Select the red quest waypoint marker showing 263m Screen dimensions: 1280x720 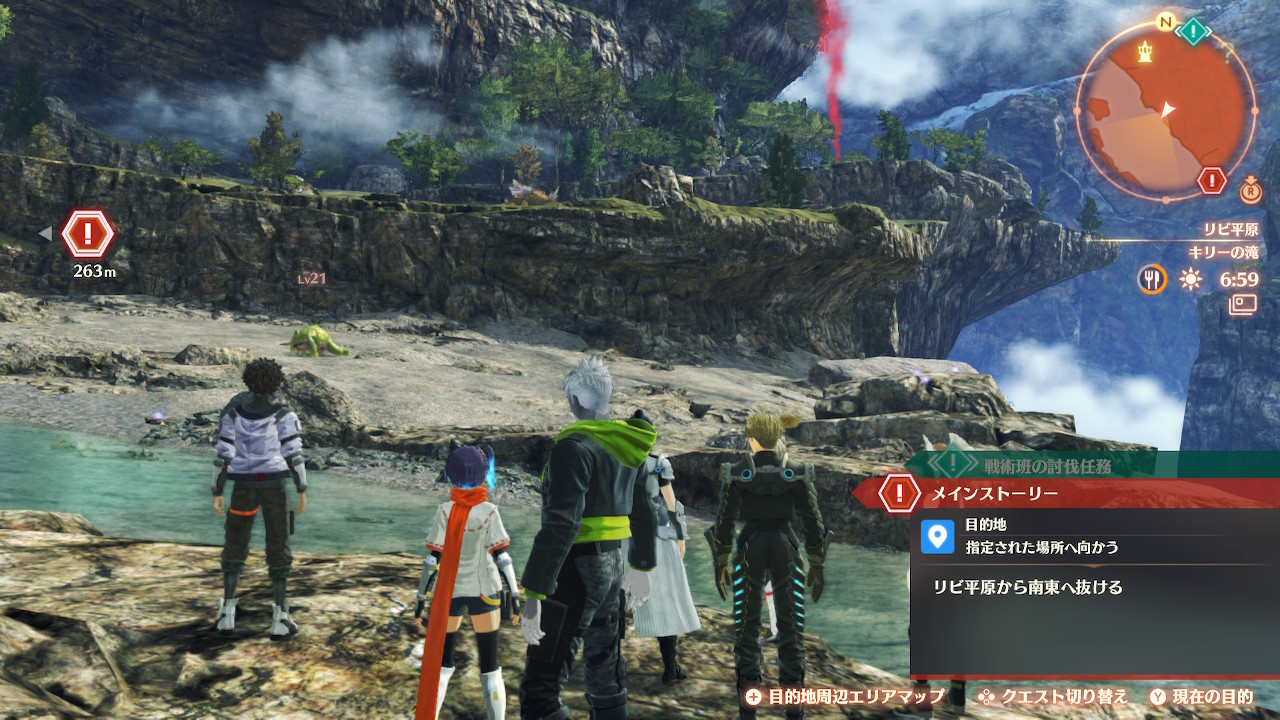click(x=88, y=234)
